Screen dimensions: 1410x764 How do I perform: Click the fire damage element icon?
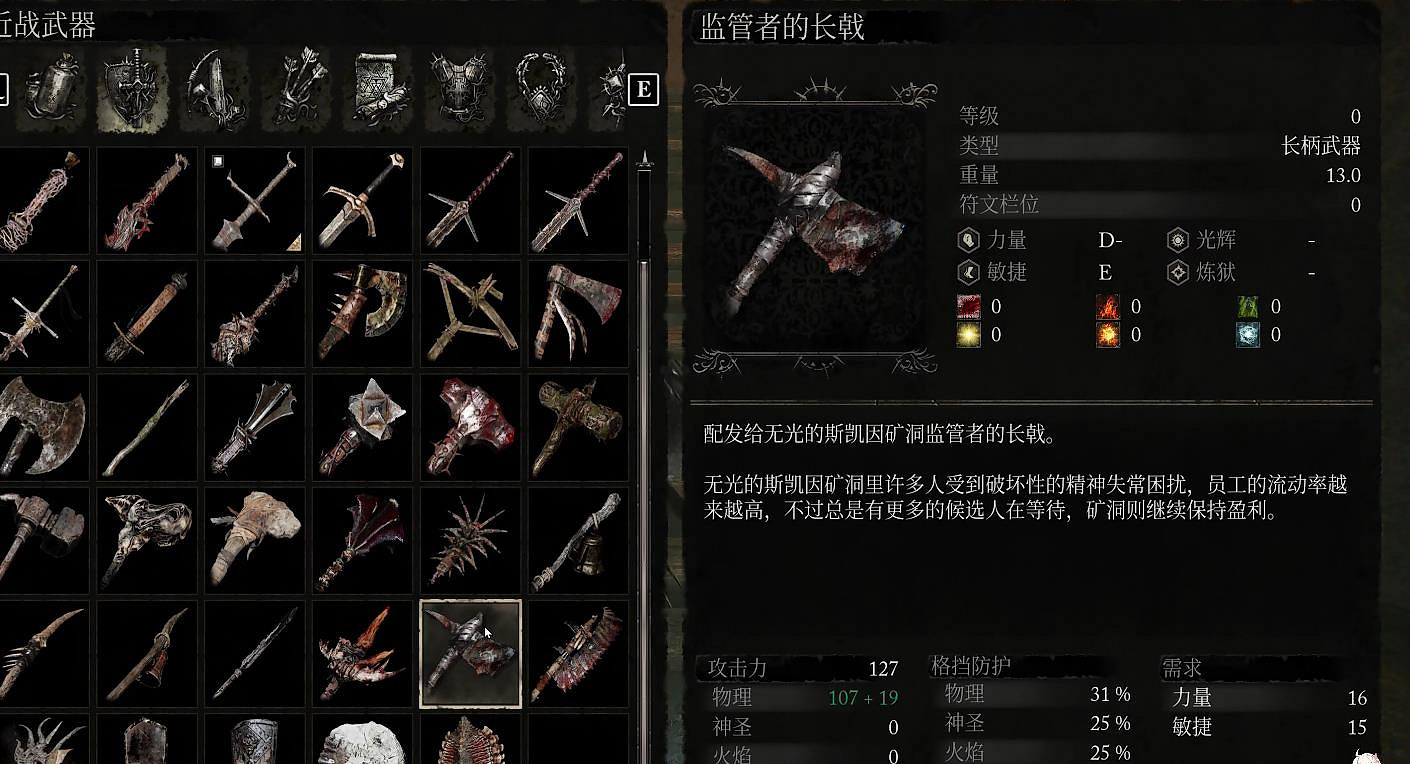[1108, 306]
